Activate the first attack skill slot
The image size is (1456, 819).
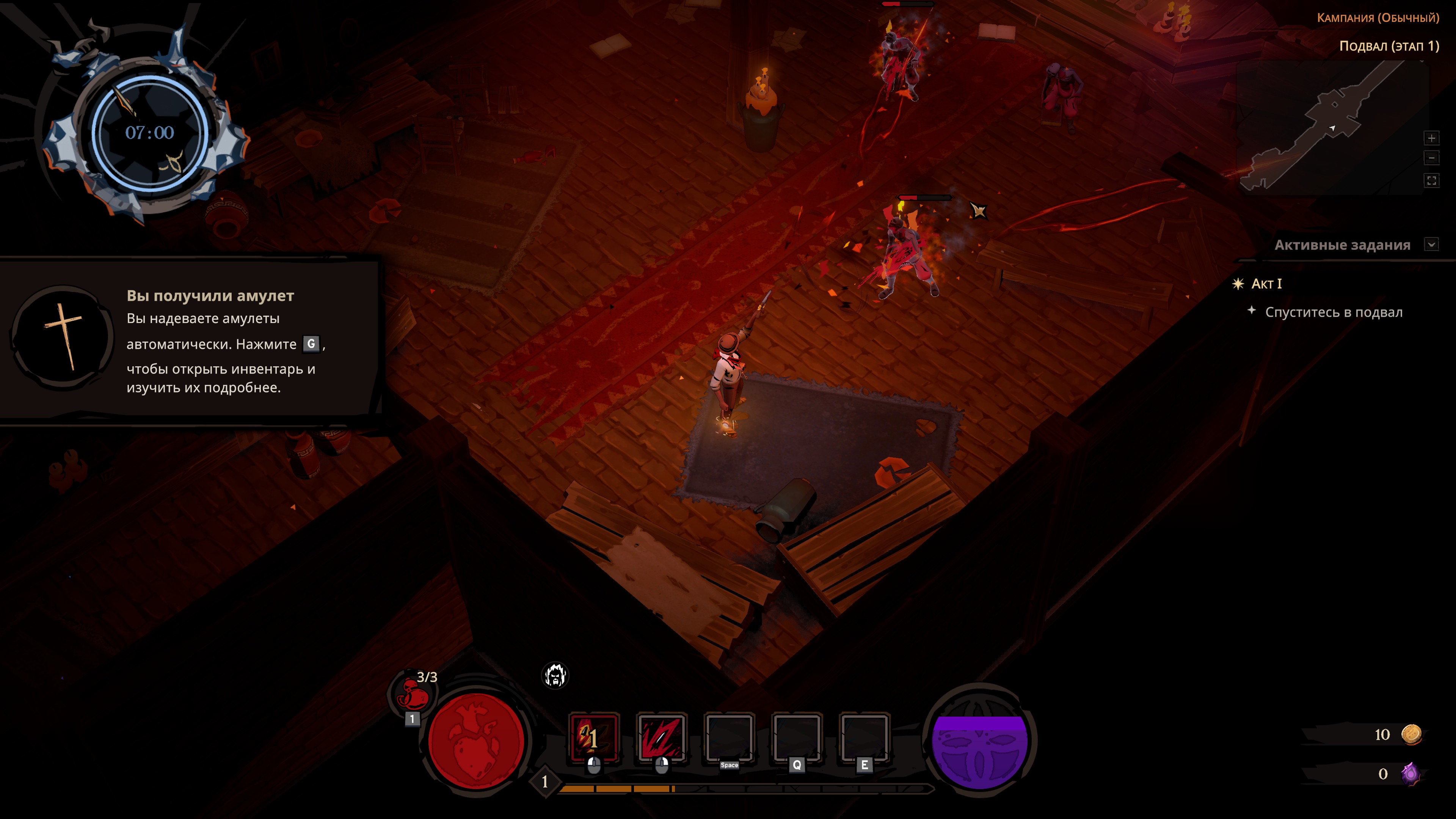(593, 737)
